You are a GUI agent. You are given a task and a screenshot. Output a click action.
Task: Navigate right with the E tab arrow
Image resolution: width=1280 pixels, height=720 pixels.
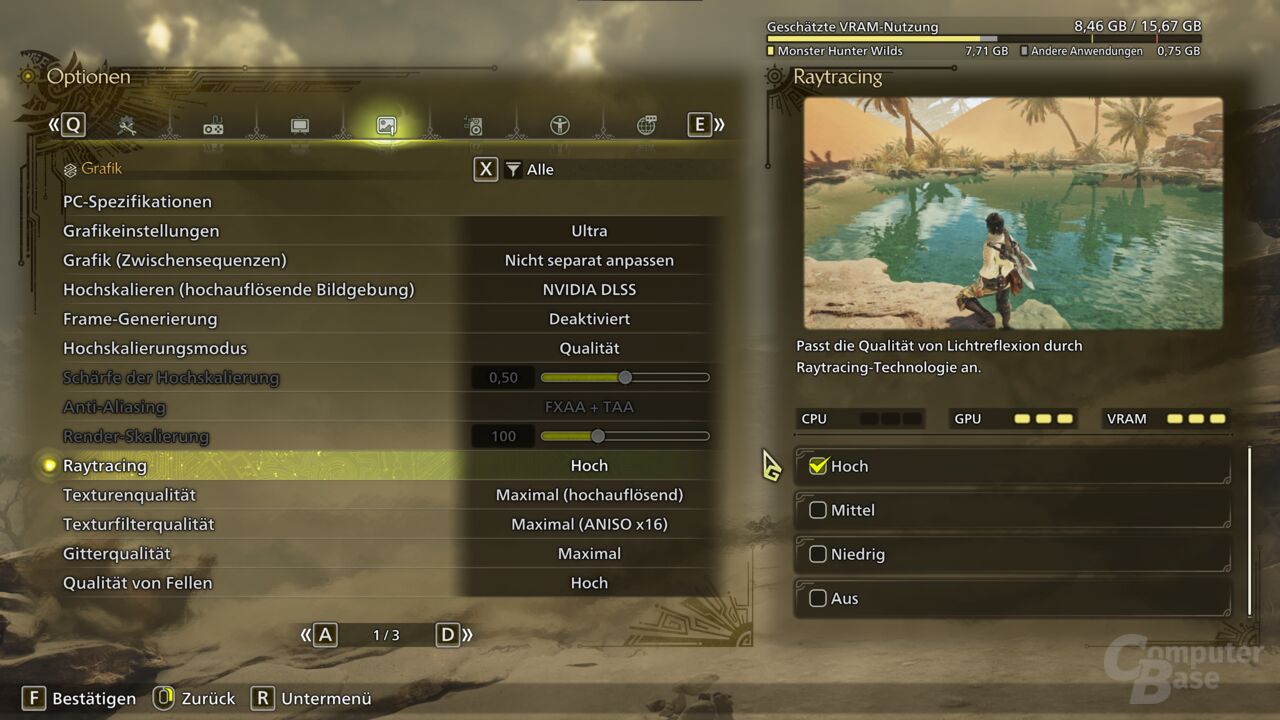click(699, 124)
